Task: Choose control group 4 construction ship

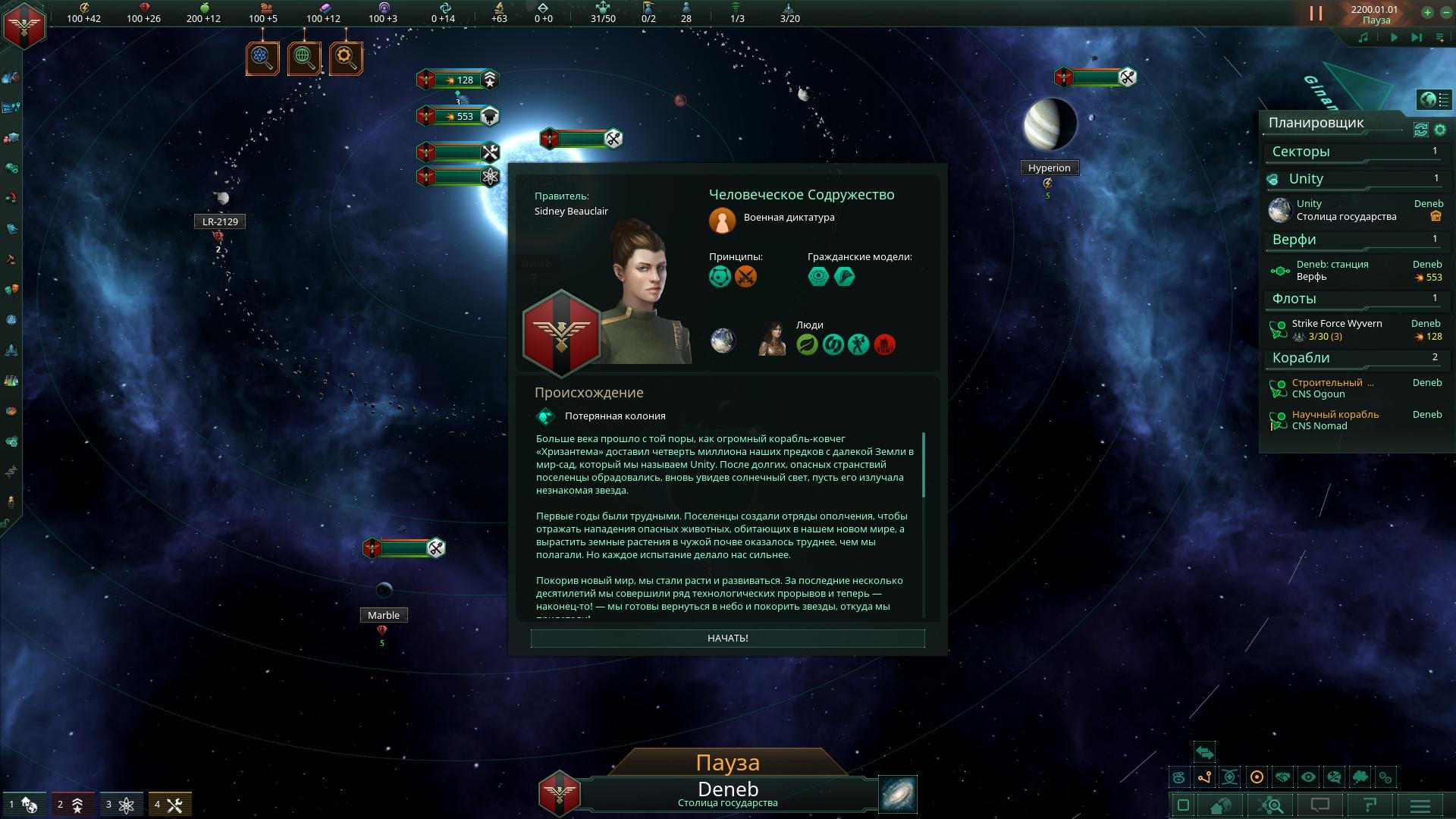Action: 169,805
